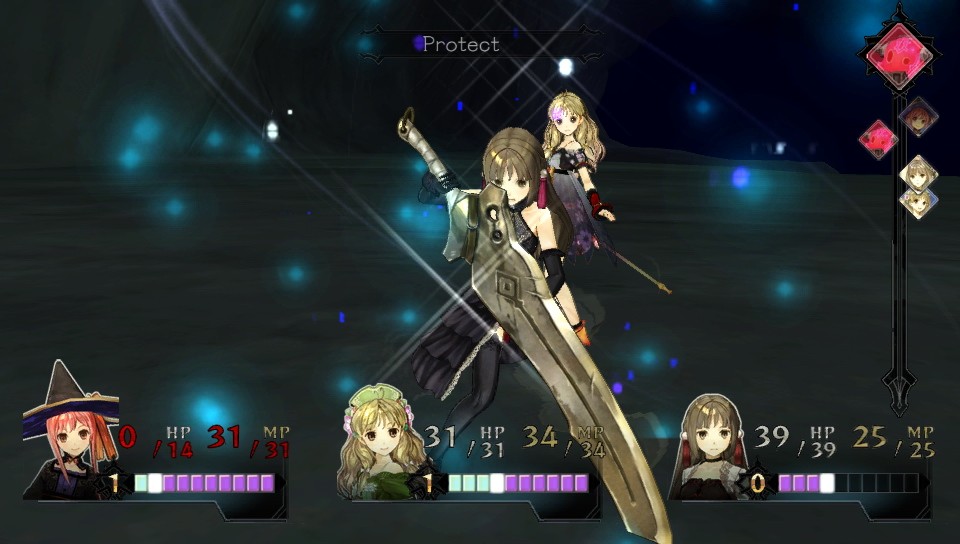The width and height of the screenshot is (960, 544).
Task: Click the Protect skill name banner
Action: (461, 44)
